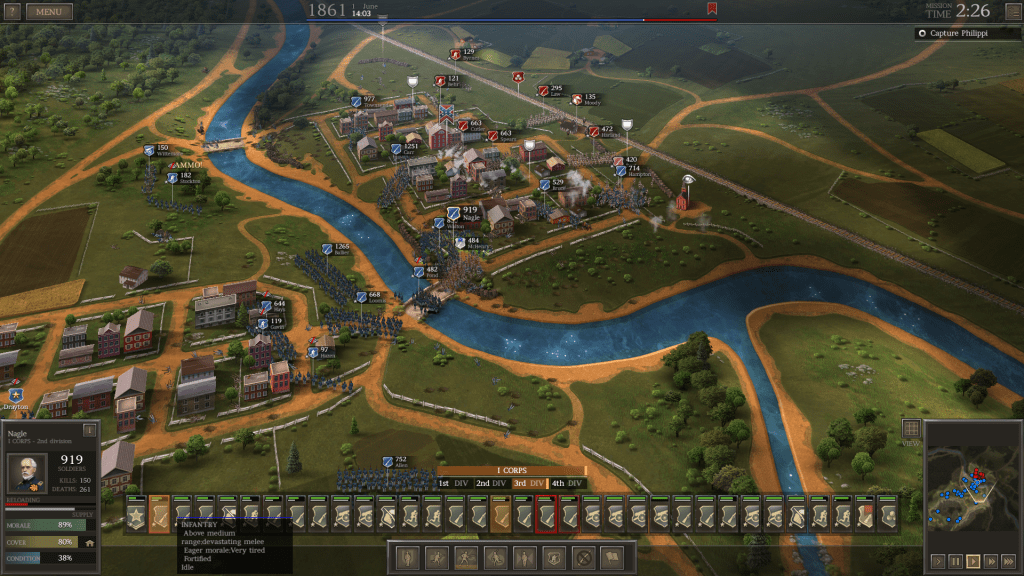Click the battlefield minimap

click(971, 486)
